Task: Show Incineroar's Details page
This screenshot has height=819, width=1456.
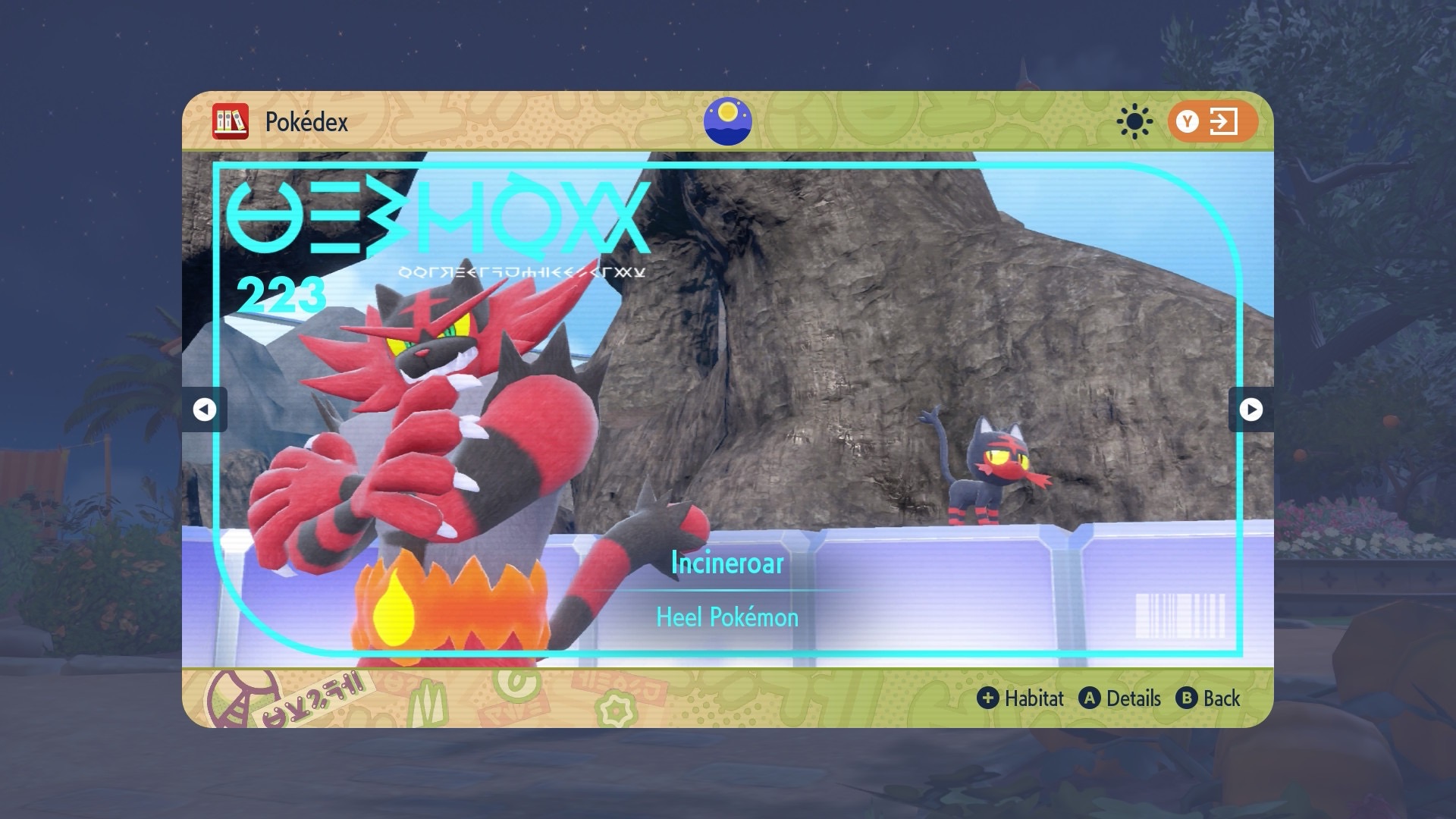Action: (1120, 698)
